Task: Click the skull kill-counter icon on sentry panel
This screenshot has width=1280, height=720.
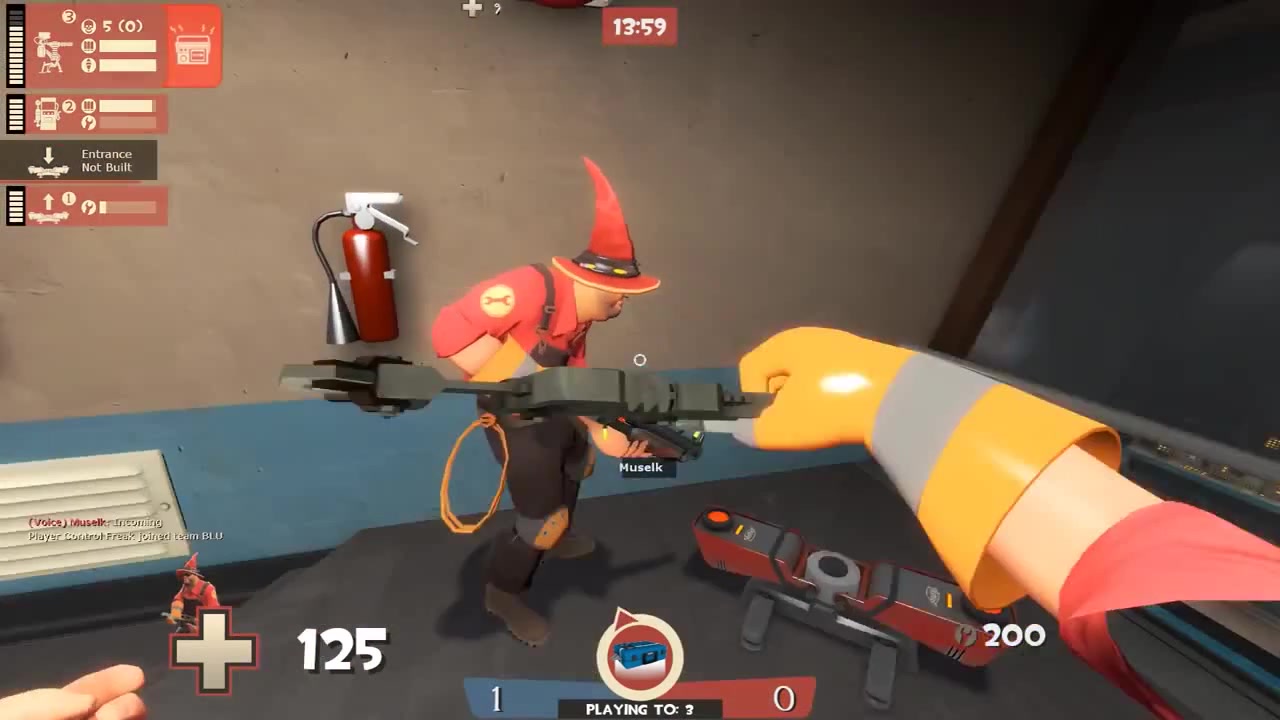Action: (x=87, y=24)
